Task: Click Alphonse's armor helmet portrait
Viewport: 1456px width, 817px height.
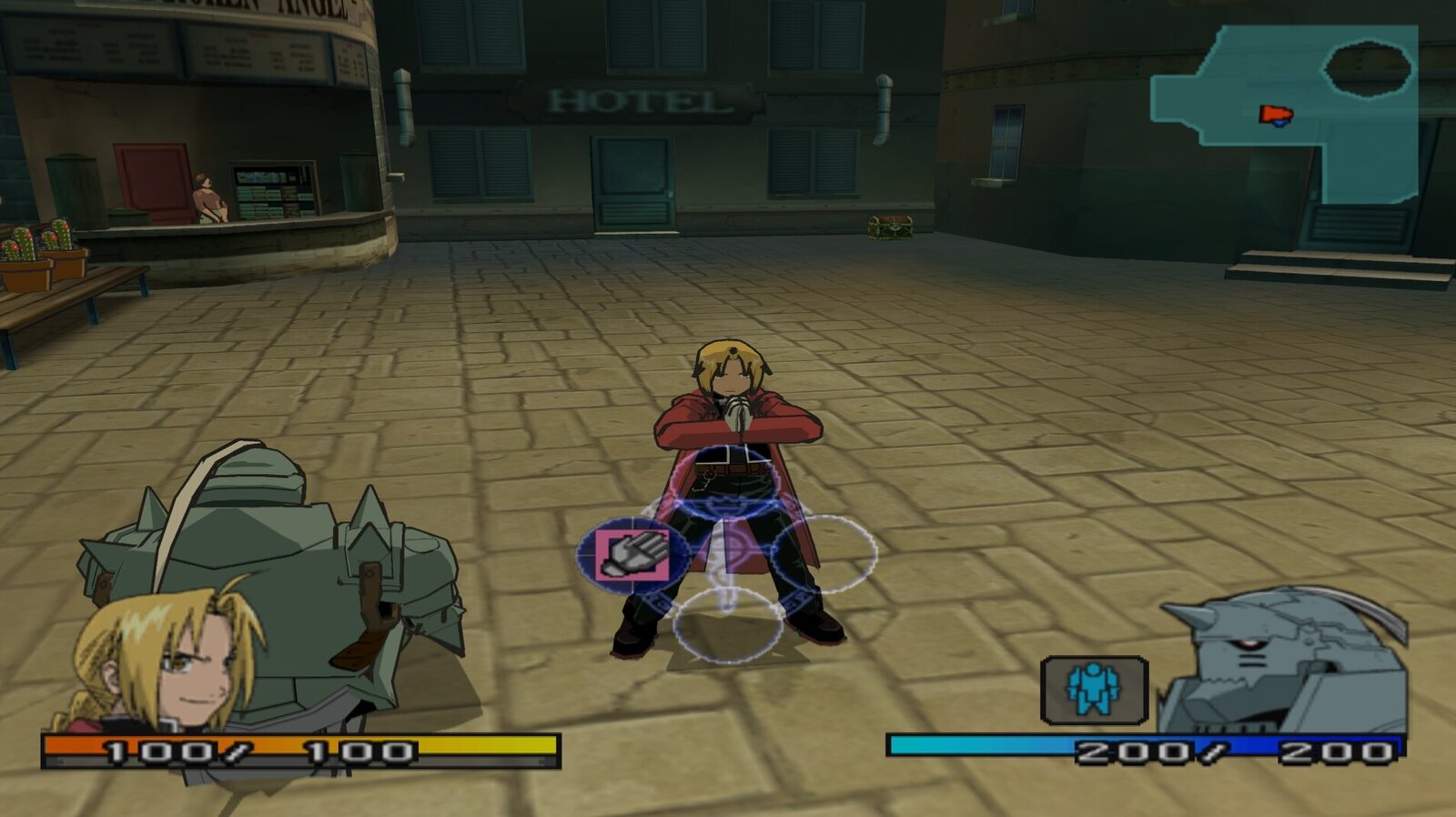Action: click(1285, 661)
